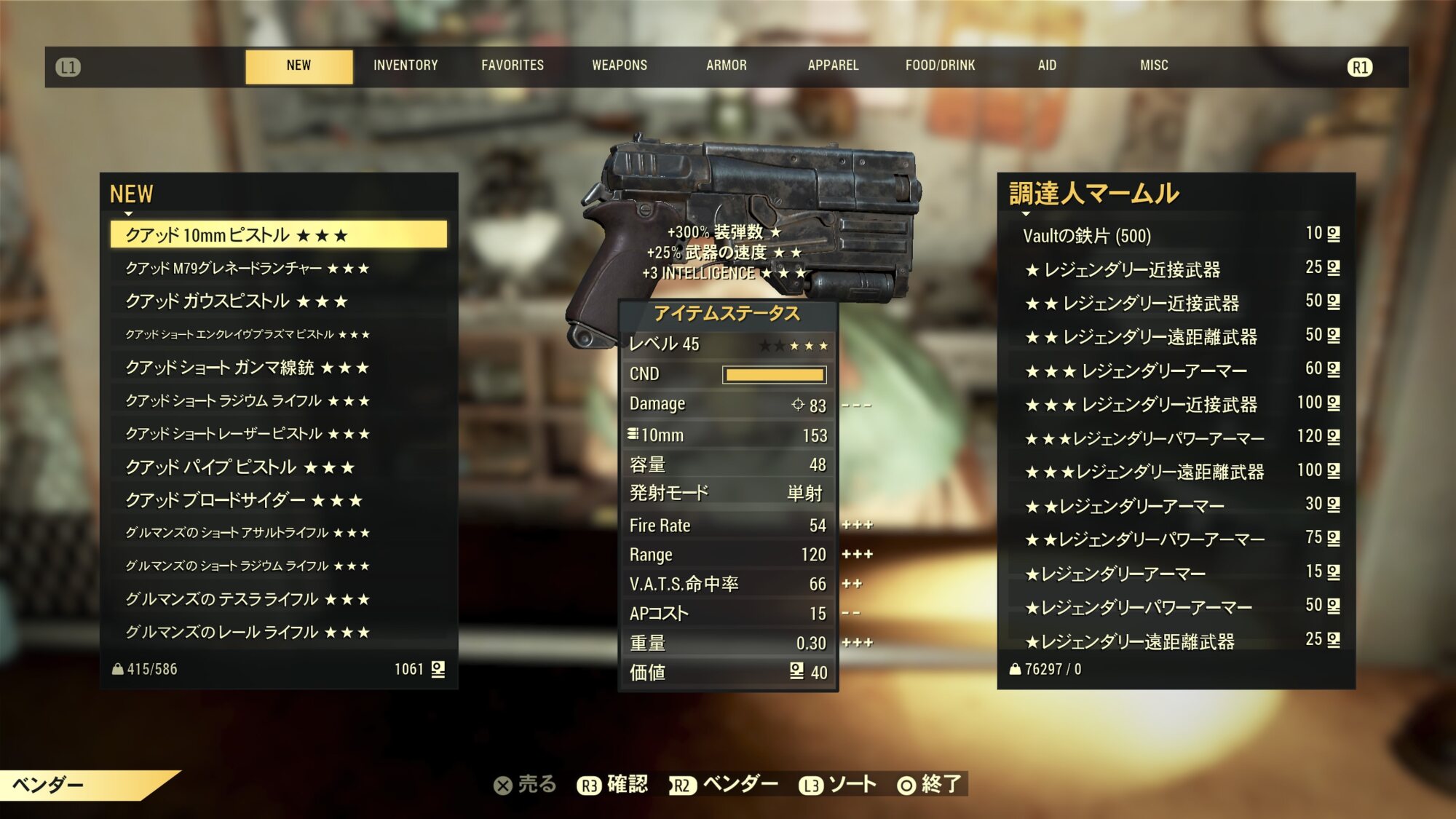Select the highlighted クアッド 10mmピストル row

click(279, 235)
